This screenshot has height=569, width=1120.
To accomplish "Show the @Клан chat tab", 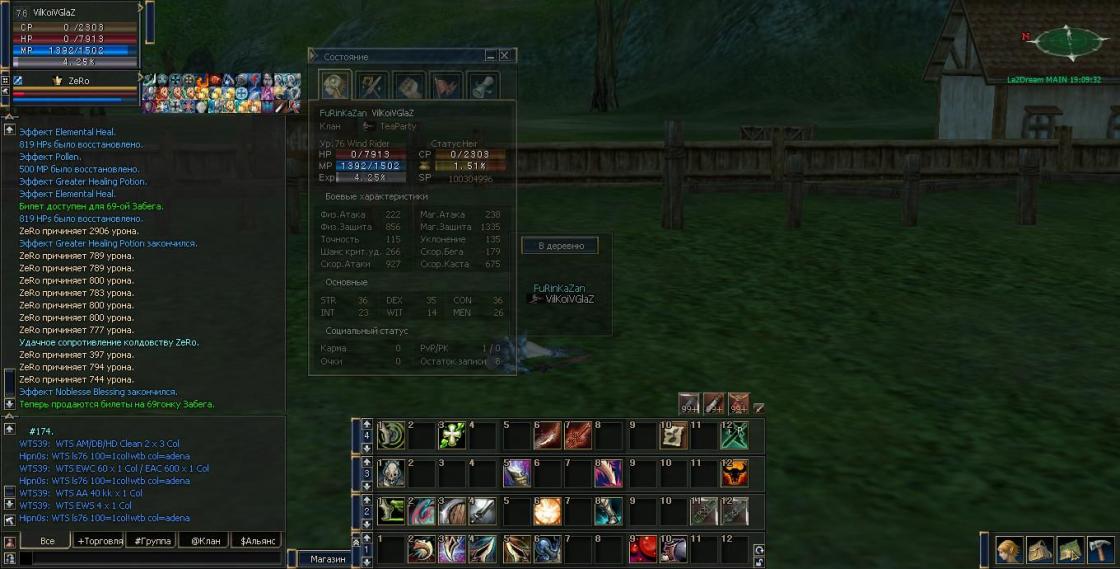I will click(204, 541).
